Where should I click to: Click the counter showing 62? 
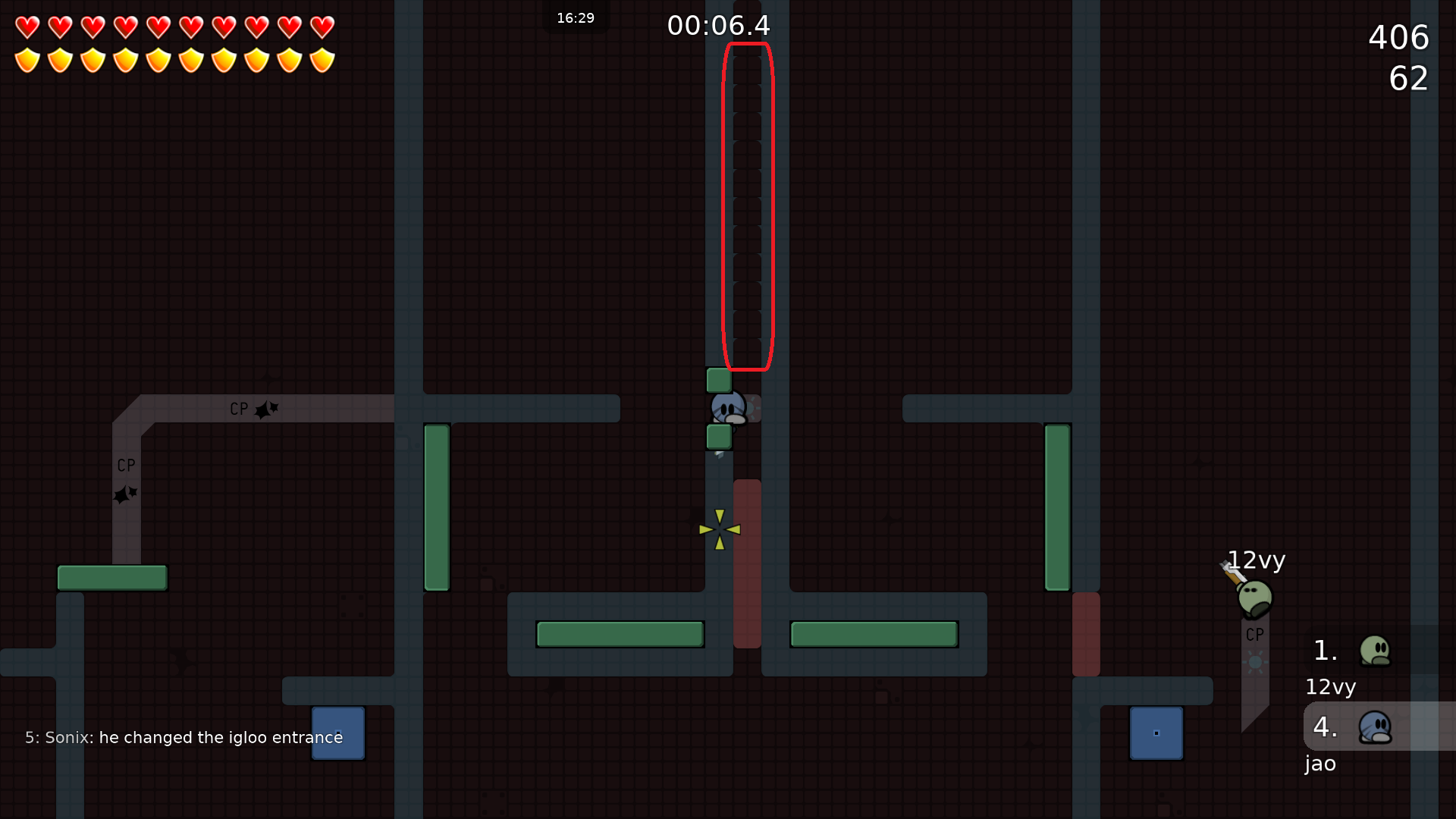(x=1410, y=79)
